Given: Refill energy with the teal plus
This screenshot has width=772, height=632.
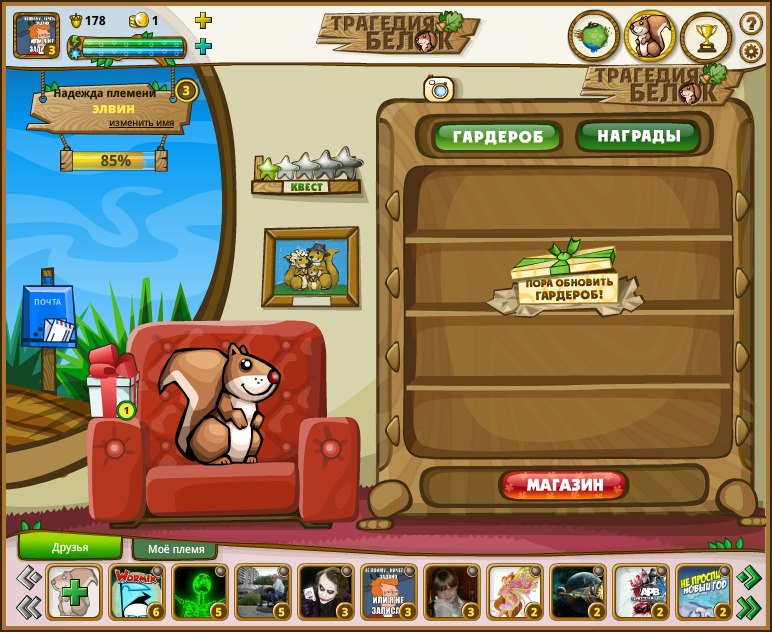Looking at the screenshot, I should click(x=203, y=46).
